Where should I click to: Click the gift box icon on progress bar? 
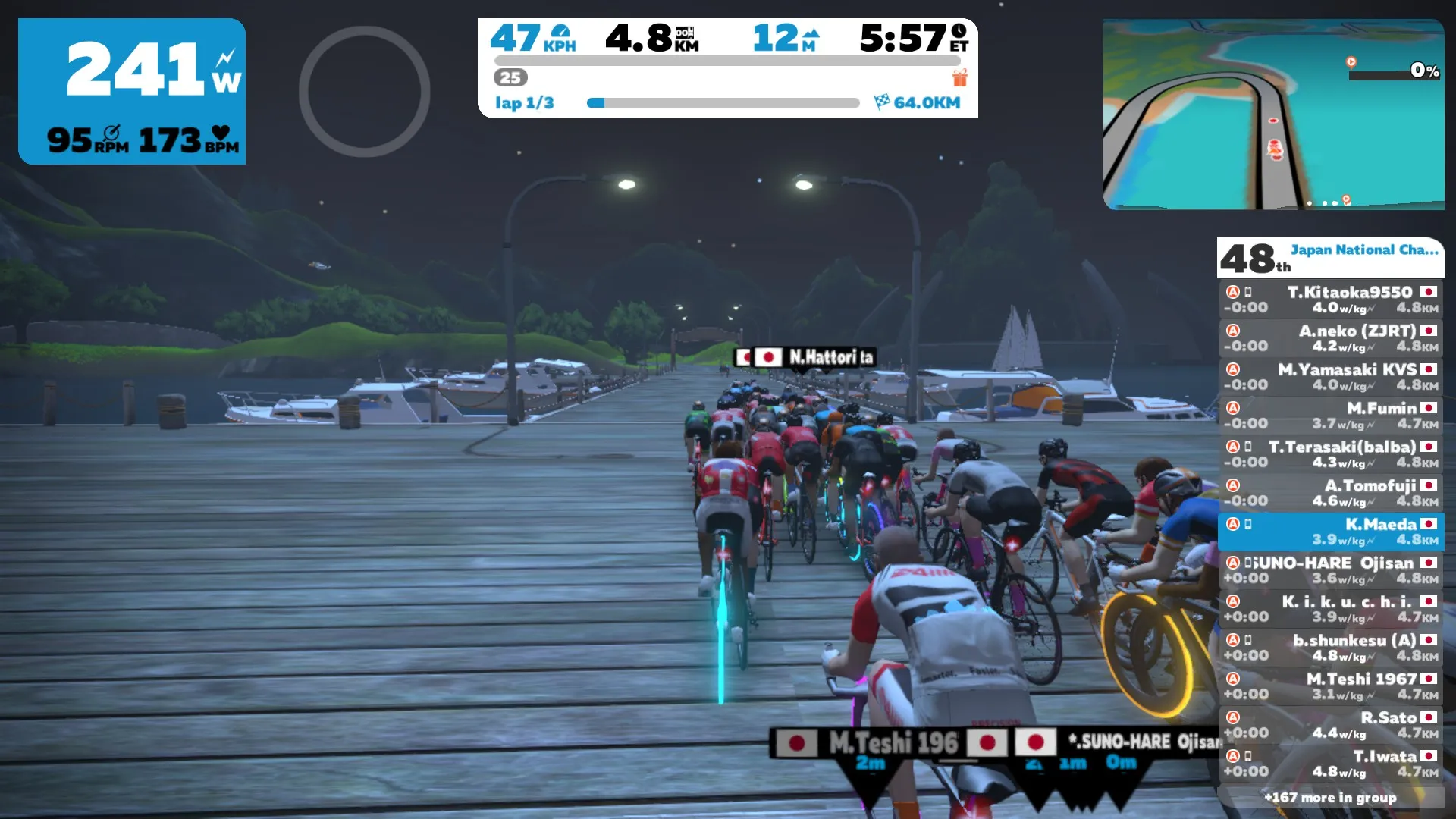tap(960, 78)
